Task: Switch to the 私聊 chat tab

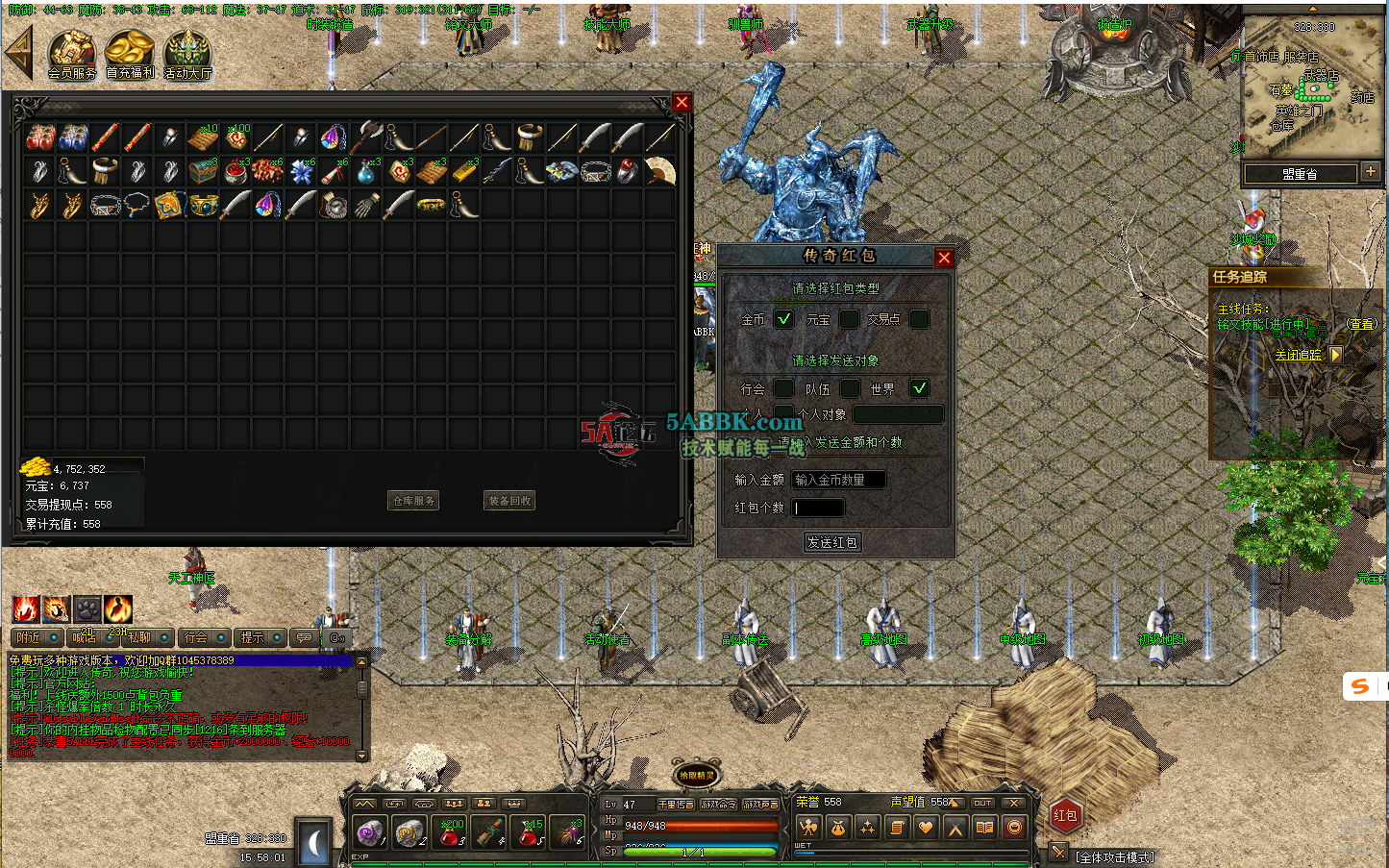Action: (x=137, y=637)
